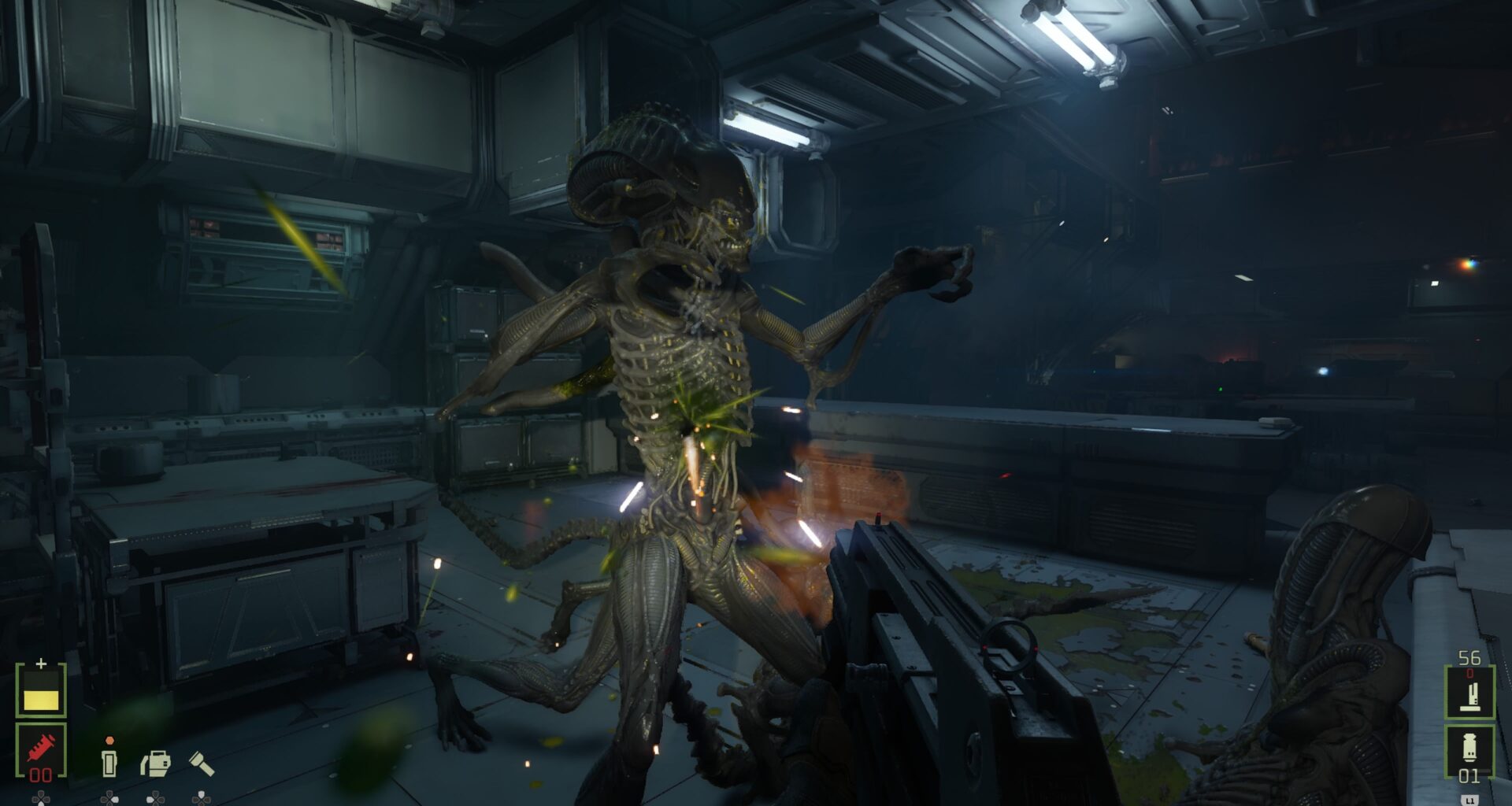Select the deployable toolkit icon
1512x806 pixels.
tap(155, 763)
